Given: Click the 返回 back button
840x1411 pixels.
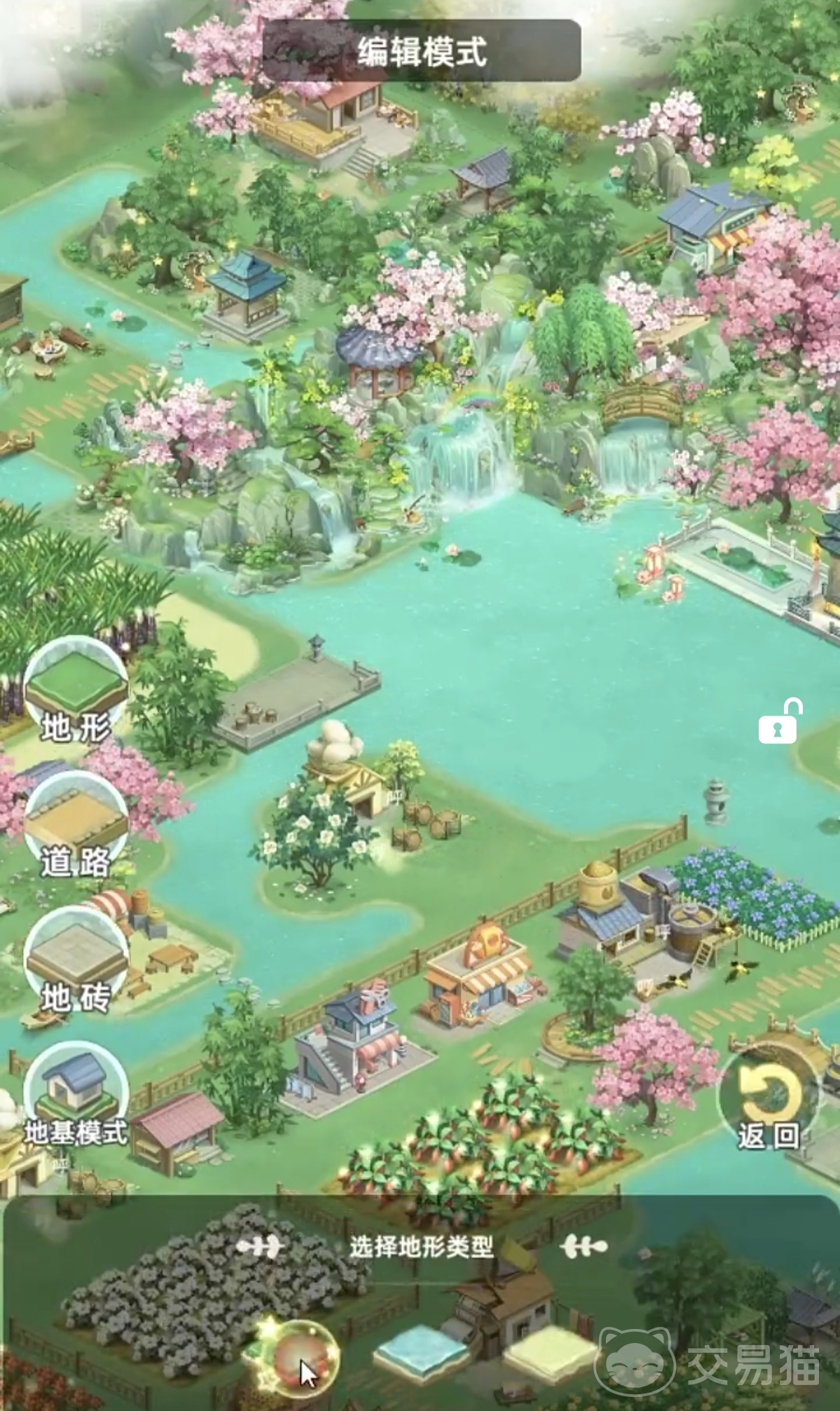Looking at the screenshot, I should (769, 1098).
